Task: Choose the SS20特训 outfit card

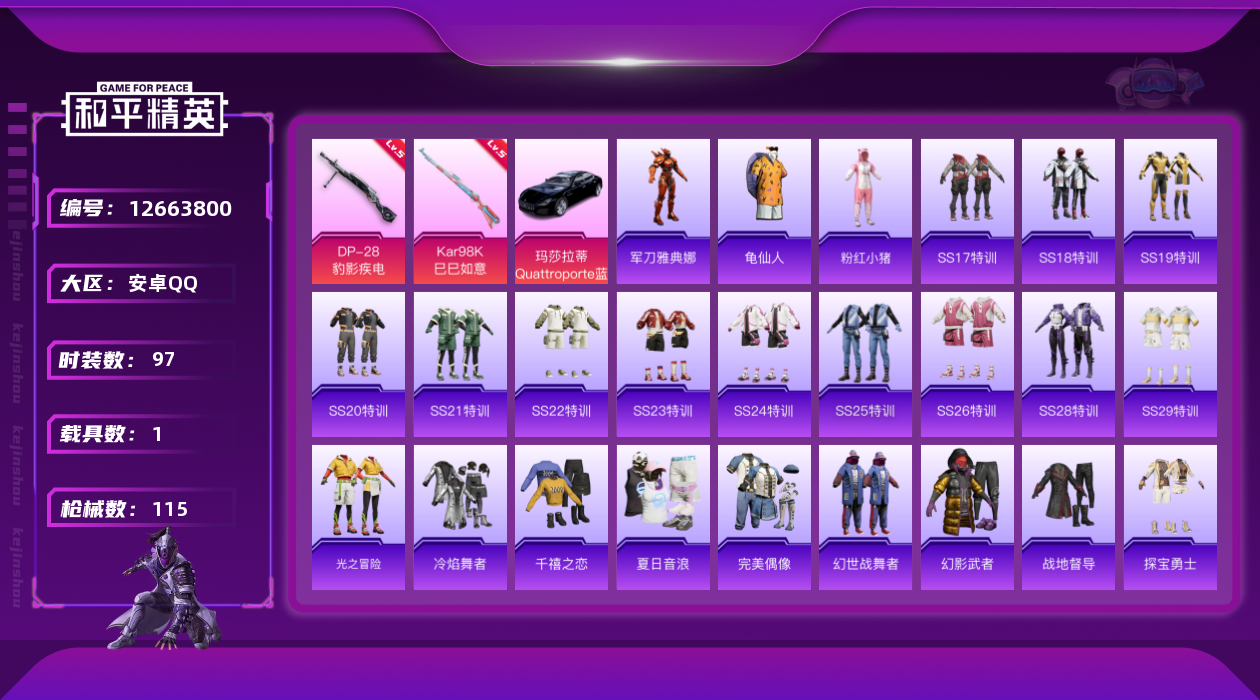Action: [x=358, y=364]
